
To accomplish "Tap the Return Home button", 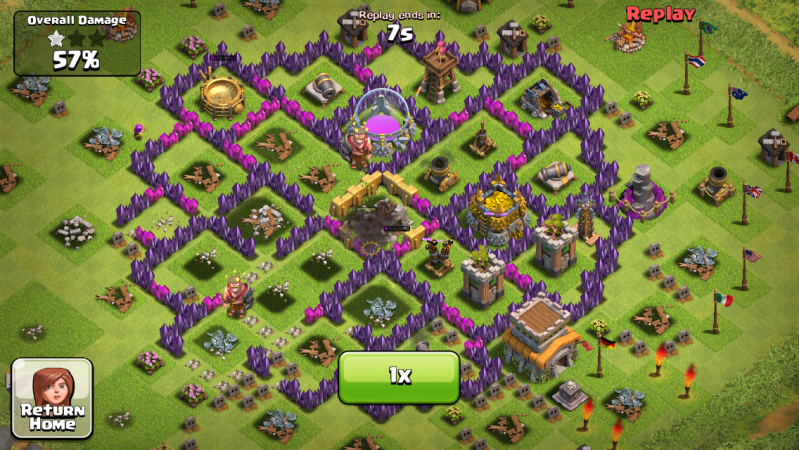I will coord(52,398).
